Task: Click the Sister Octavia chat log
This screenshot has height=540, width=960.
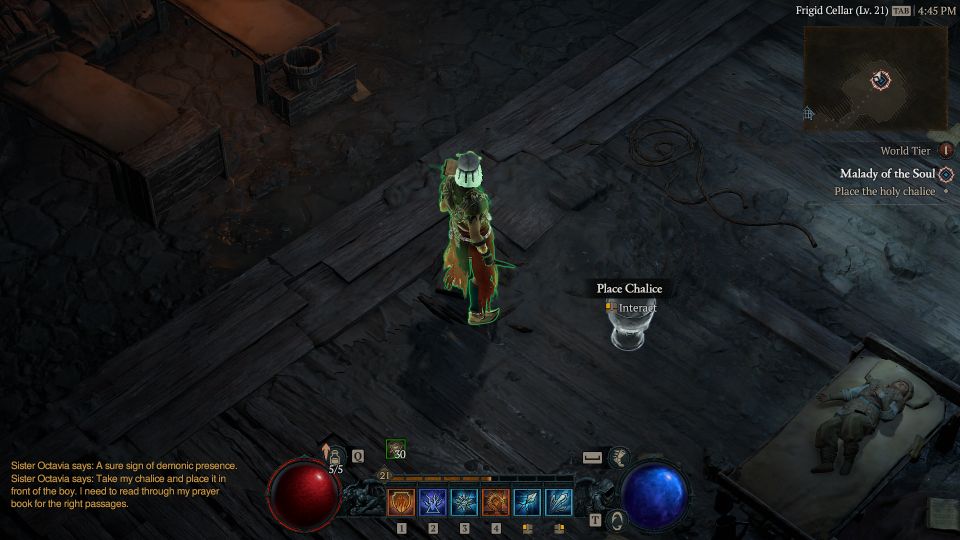Action: (x=124, y=484)
